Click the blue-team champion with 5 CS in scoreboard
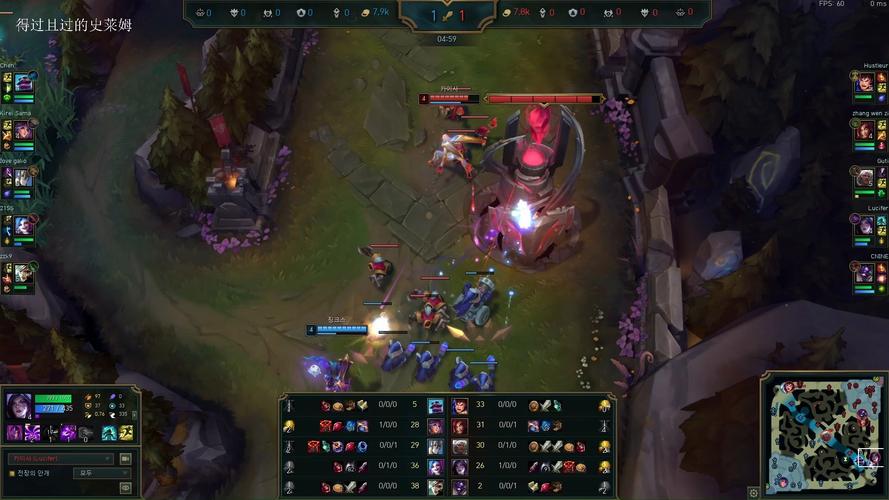Viewport: 889px width, 500px height. pyautogui.click(x=436, y=405)
